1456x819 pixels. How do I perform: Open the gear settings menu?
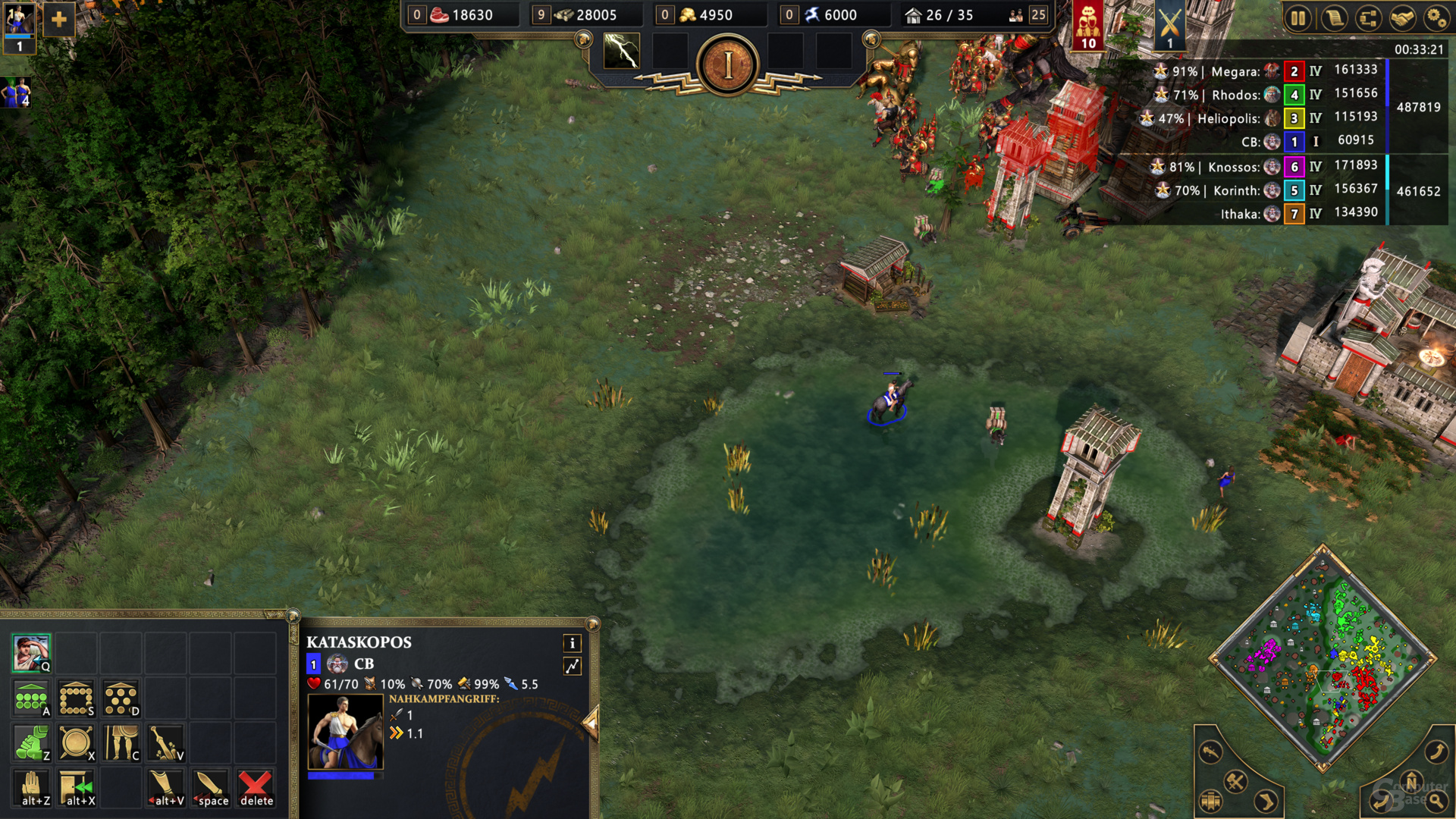pos(1436,18)
